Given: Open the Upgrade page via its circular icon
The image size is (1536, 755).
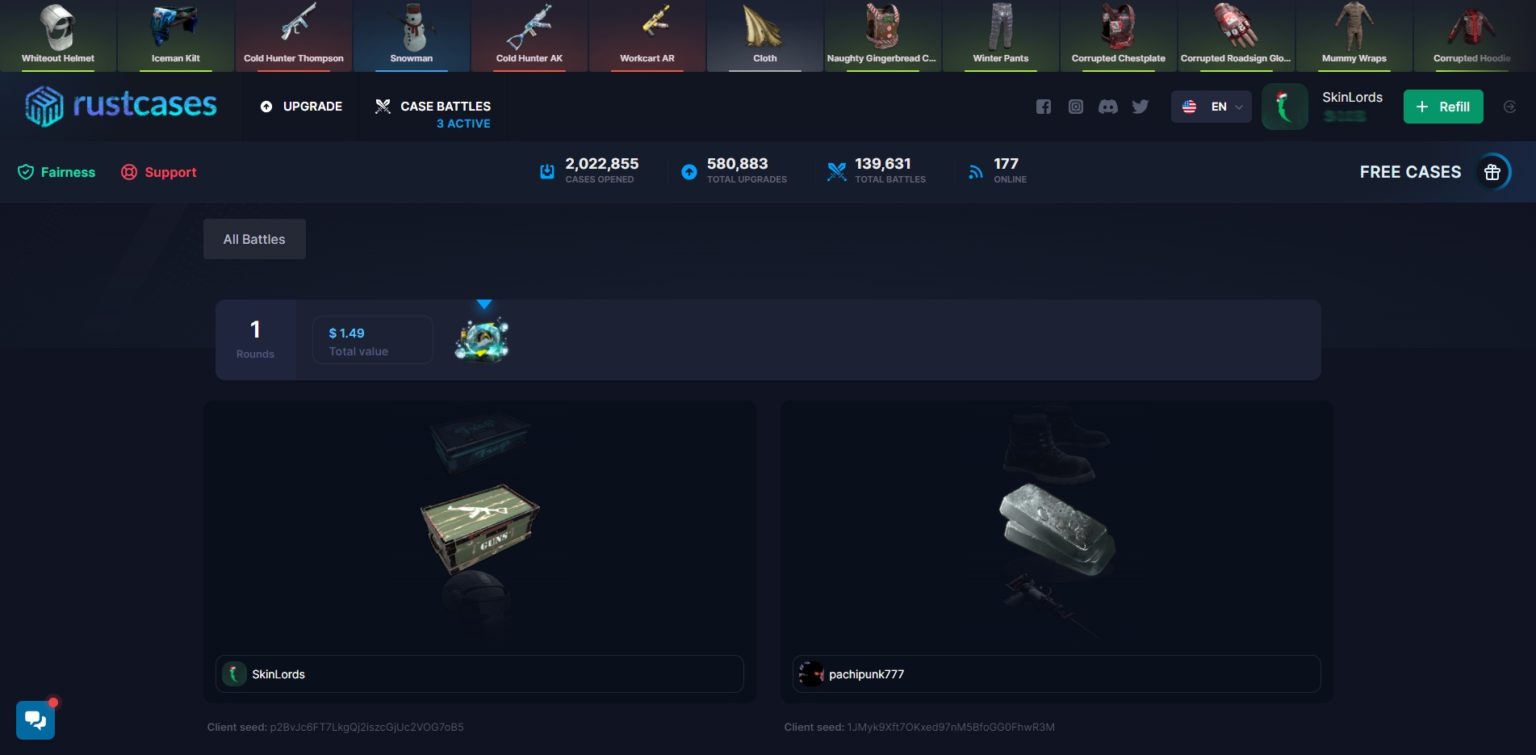Looking at the screenshot, I should coord(265,105).
